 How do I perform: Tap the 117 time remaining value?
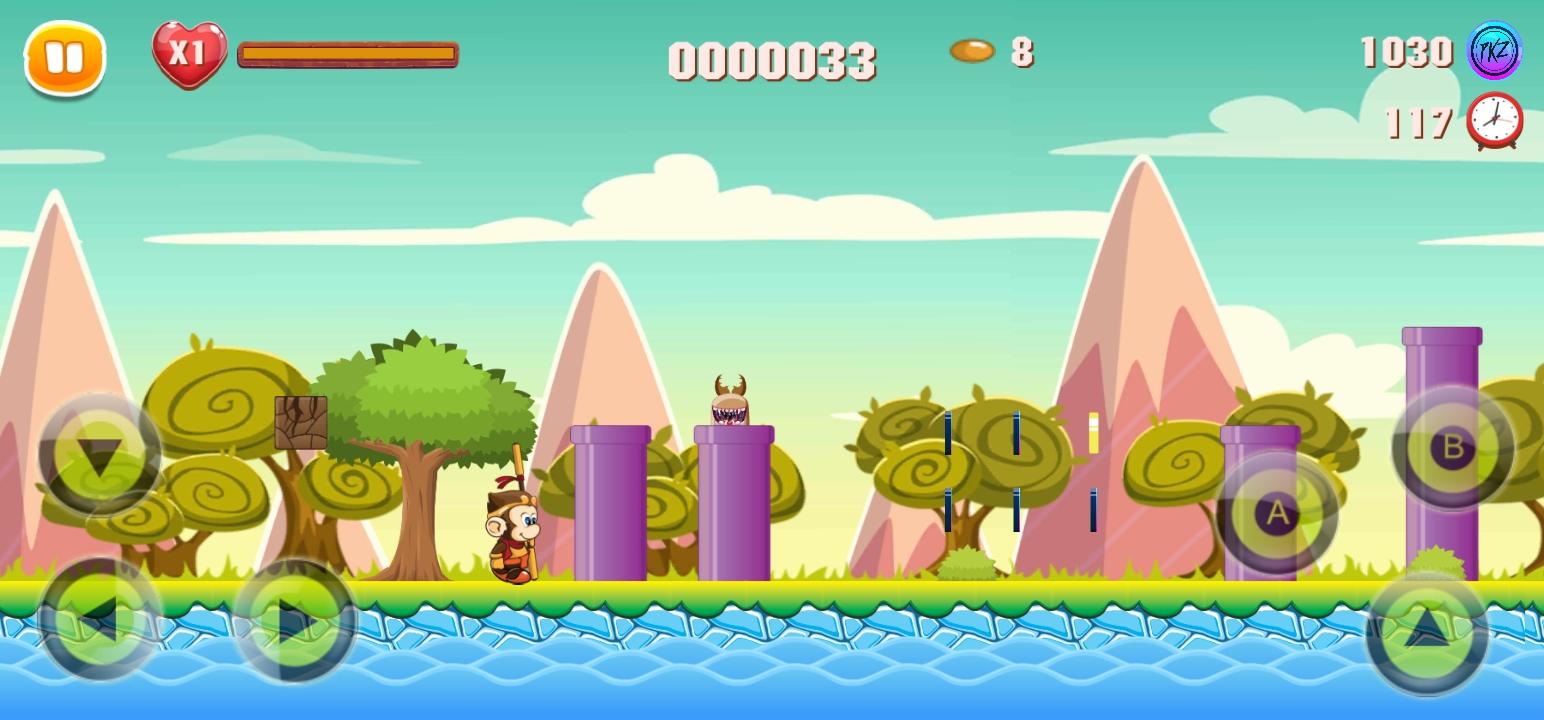tap(1417, 122)
